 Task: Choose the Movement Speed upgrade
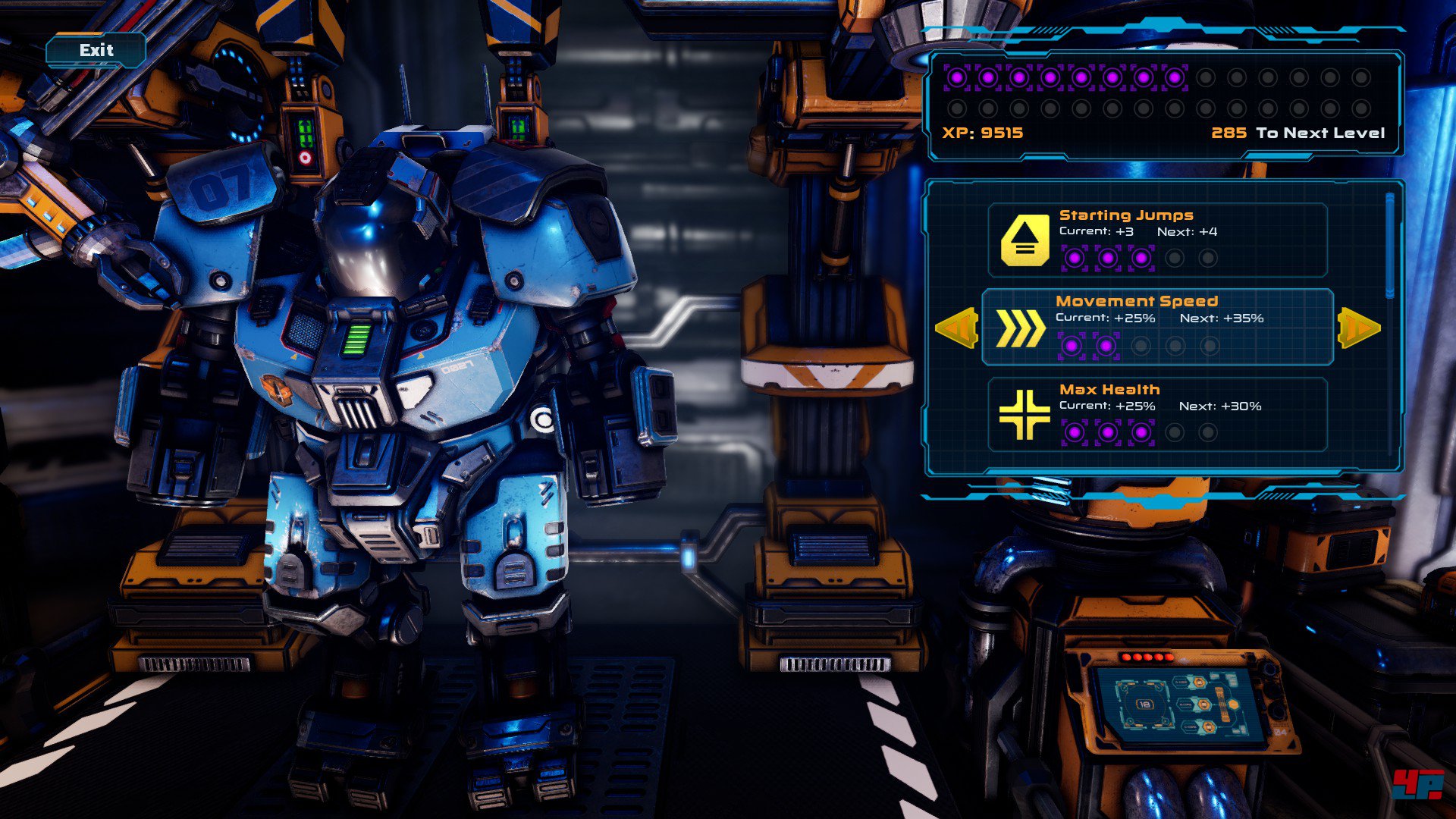point(1157,327)
